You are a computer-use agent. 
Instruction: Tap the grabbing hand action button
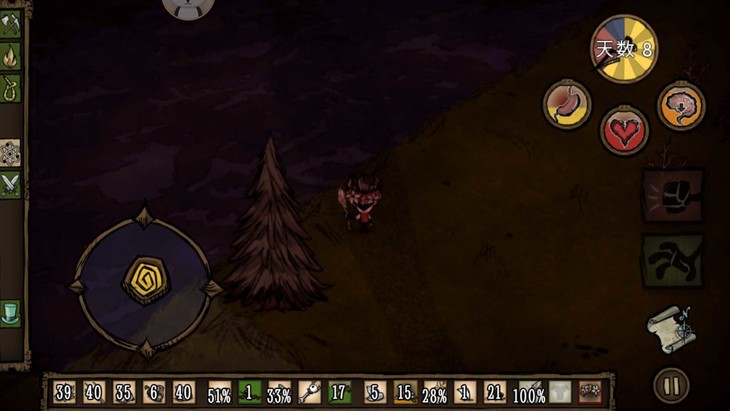coord(672,261)
